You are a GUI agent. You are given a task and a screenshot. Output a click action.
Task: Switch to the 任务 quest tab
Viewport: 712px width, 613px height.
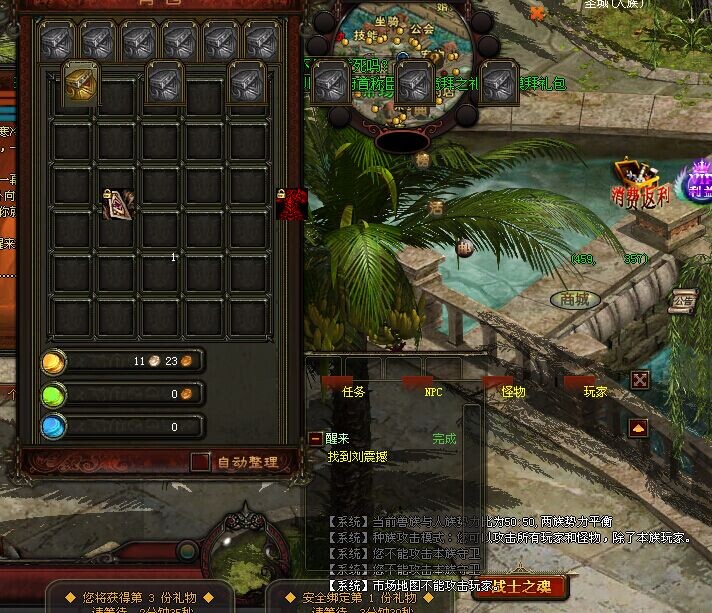pyautogui.click(x=353, y=391)
